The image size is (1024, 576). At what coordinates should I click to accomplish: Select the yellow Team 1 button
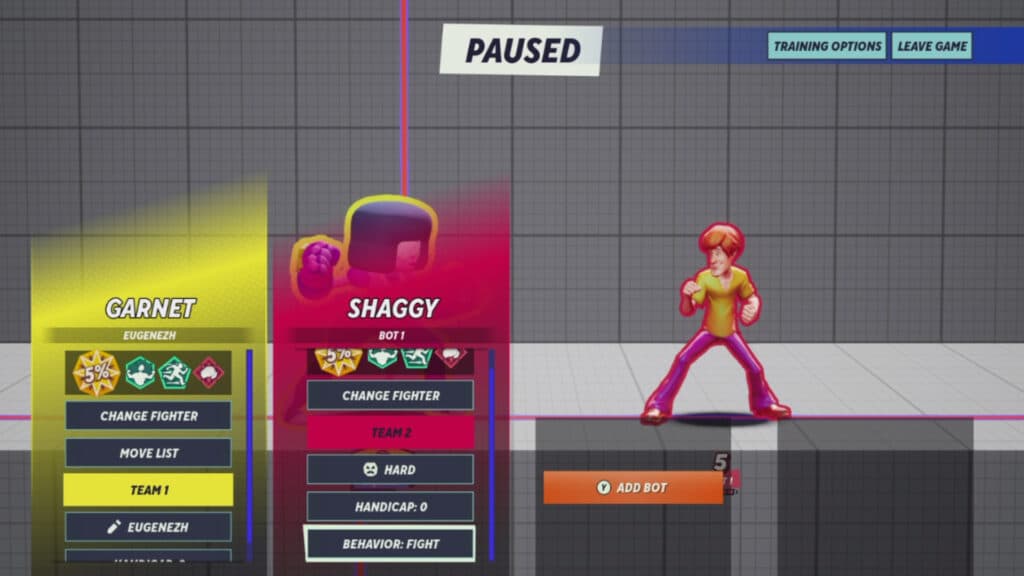148,490
